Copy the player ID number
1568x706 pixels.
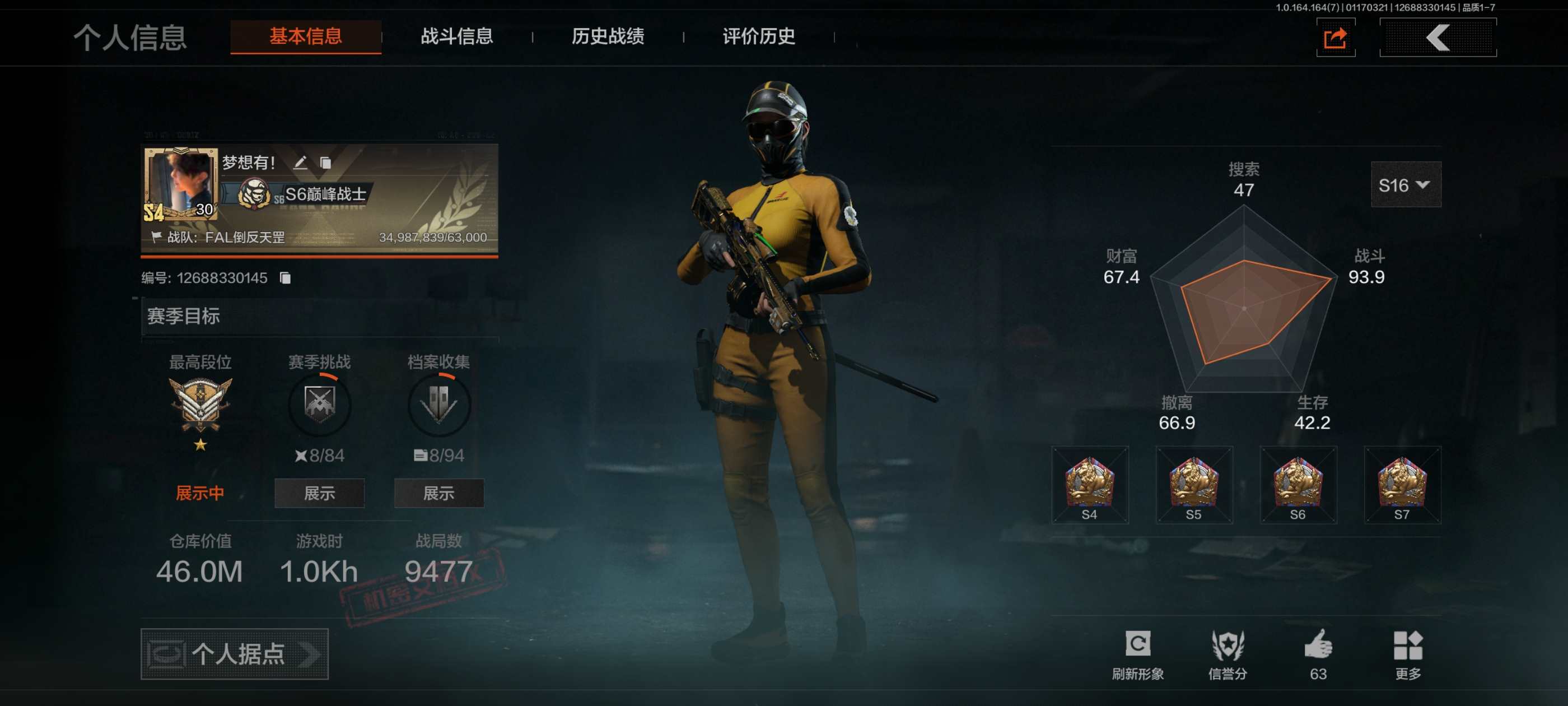[x=285, y=278]
